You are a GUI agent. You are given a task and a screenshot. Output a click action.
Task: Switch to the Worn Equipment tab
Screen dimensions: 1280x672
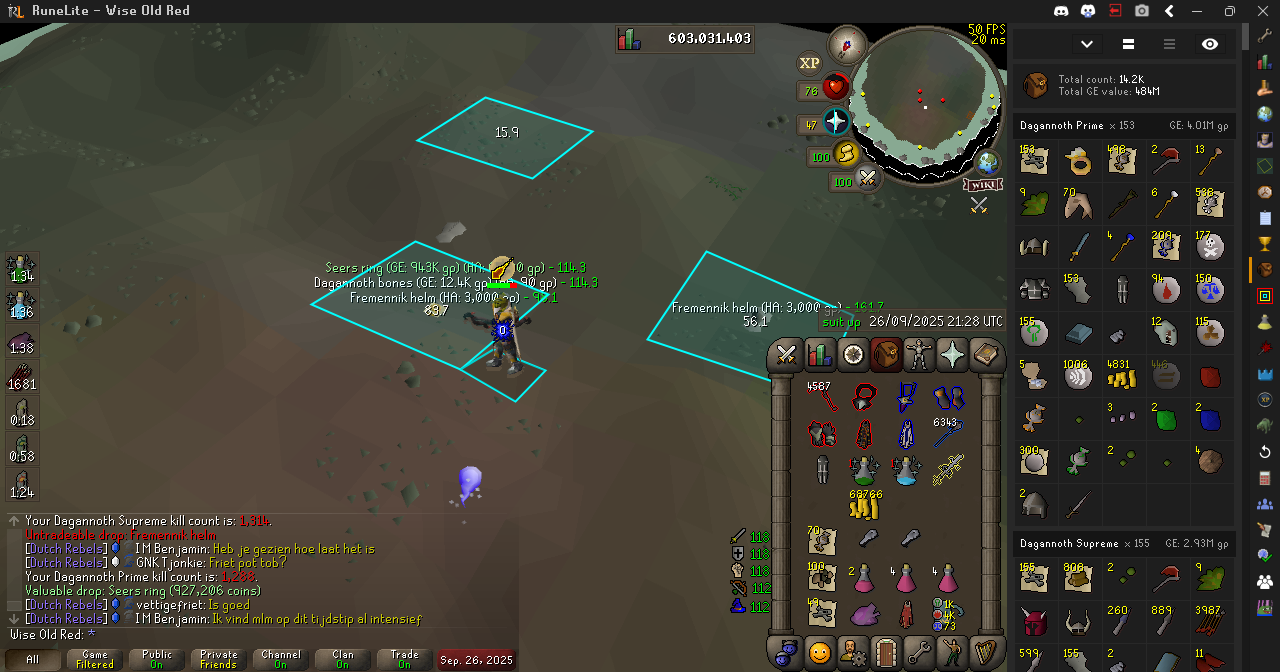(x=919, y=355)
